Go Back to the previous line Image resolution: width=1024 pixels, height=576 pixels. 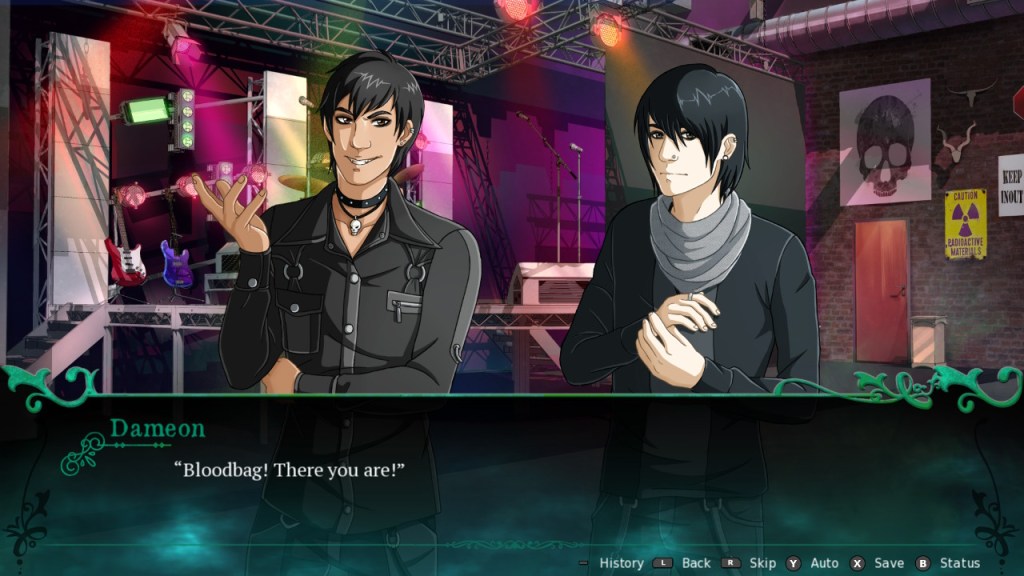(697, 563)
